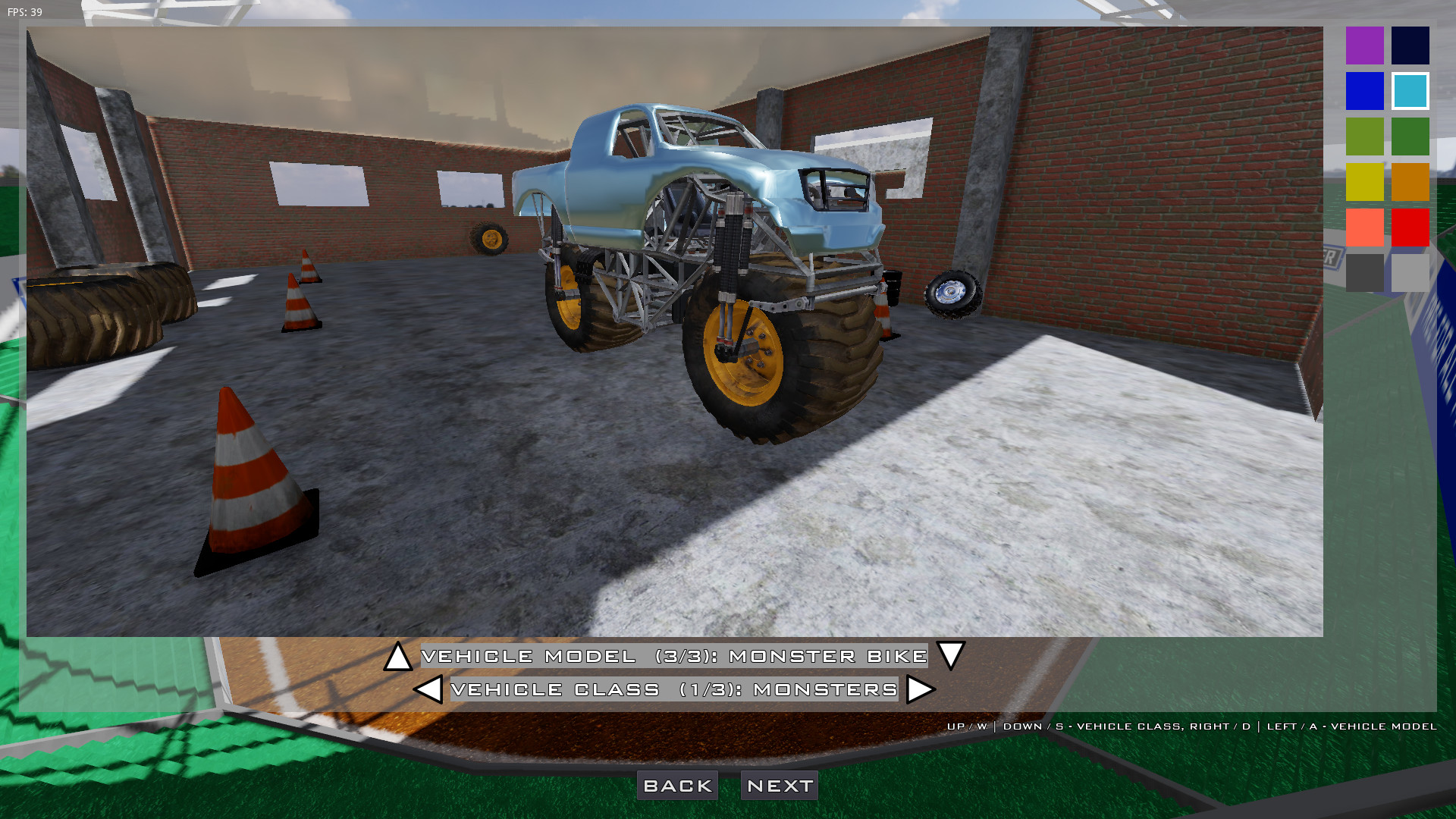
Task: Click the currently selected cyan color swatch
Action: click(1410, 90)
